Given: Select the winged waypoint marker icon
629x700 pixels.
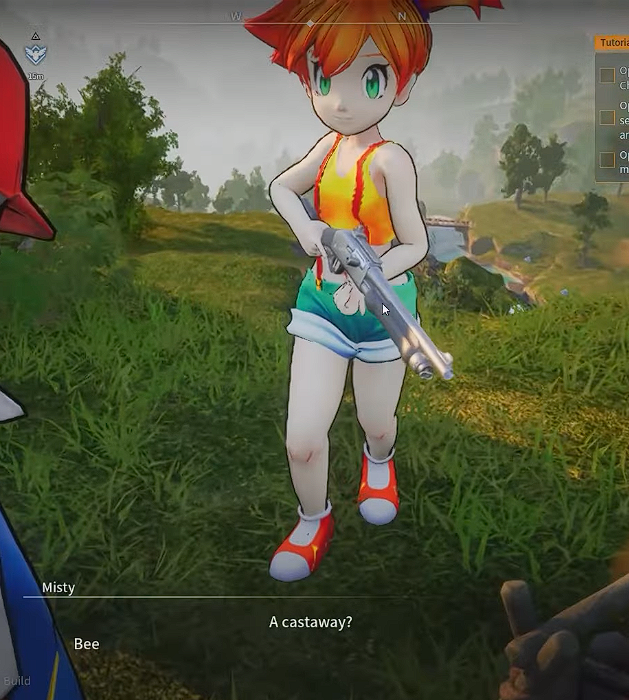Looking at the screenshot, I should point(36,56).
